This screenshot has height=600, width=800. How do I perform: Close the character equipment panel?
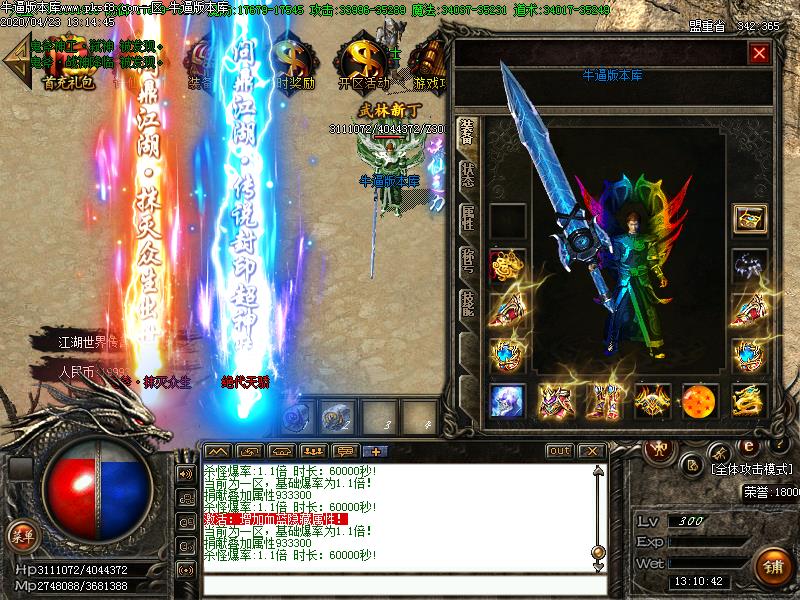click(x=759, y=53)
